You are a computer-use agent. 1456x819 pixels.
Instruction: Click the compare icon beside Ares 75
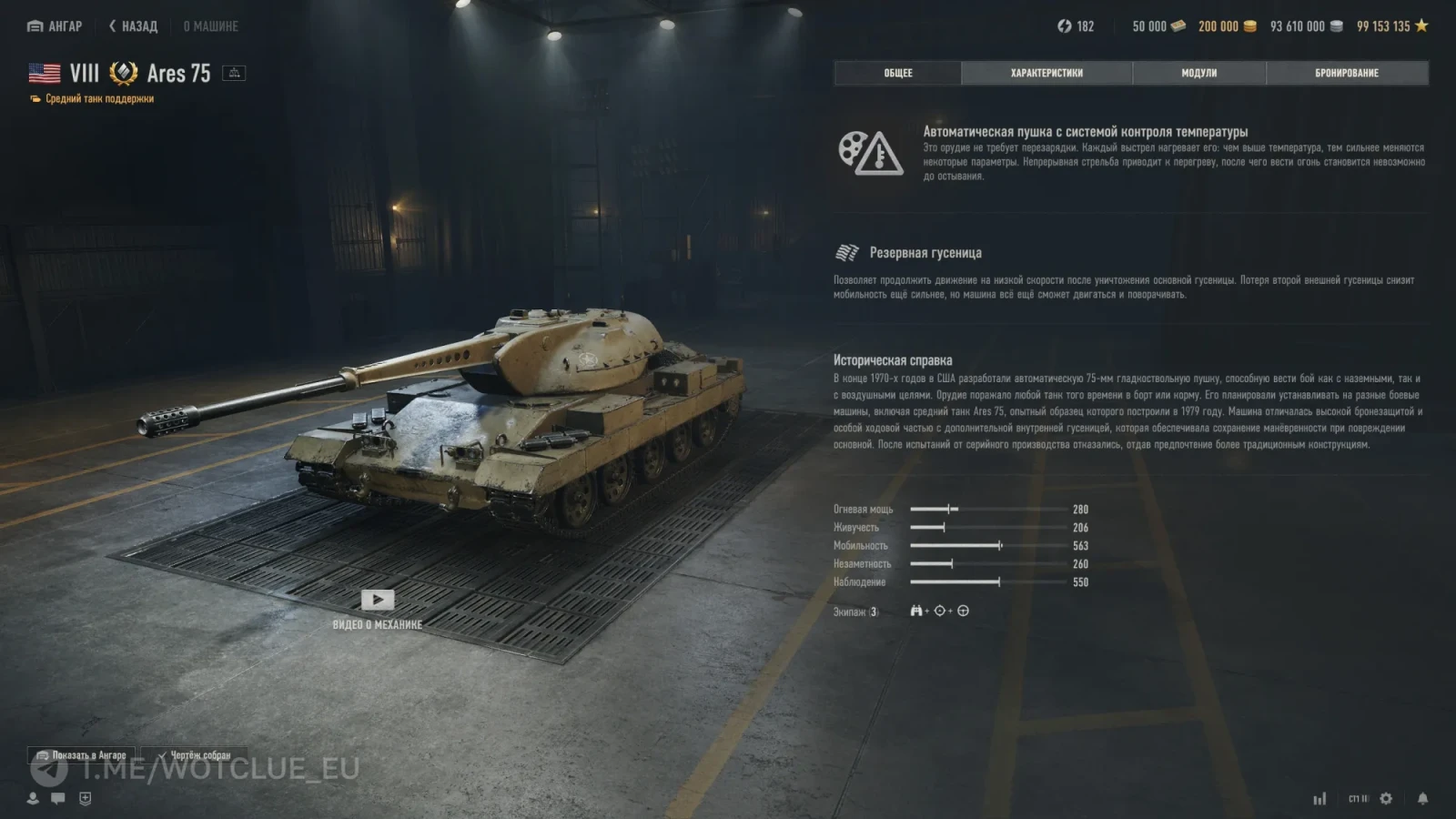click(x=234, y=73)
